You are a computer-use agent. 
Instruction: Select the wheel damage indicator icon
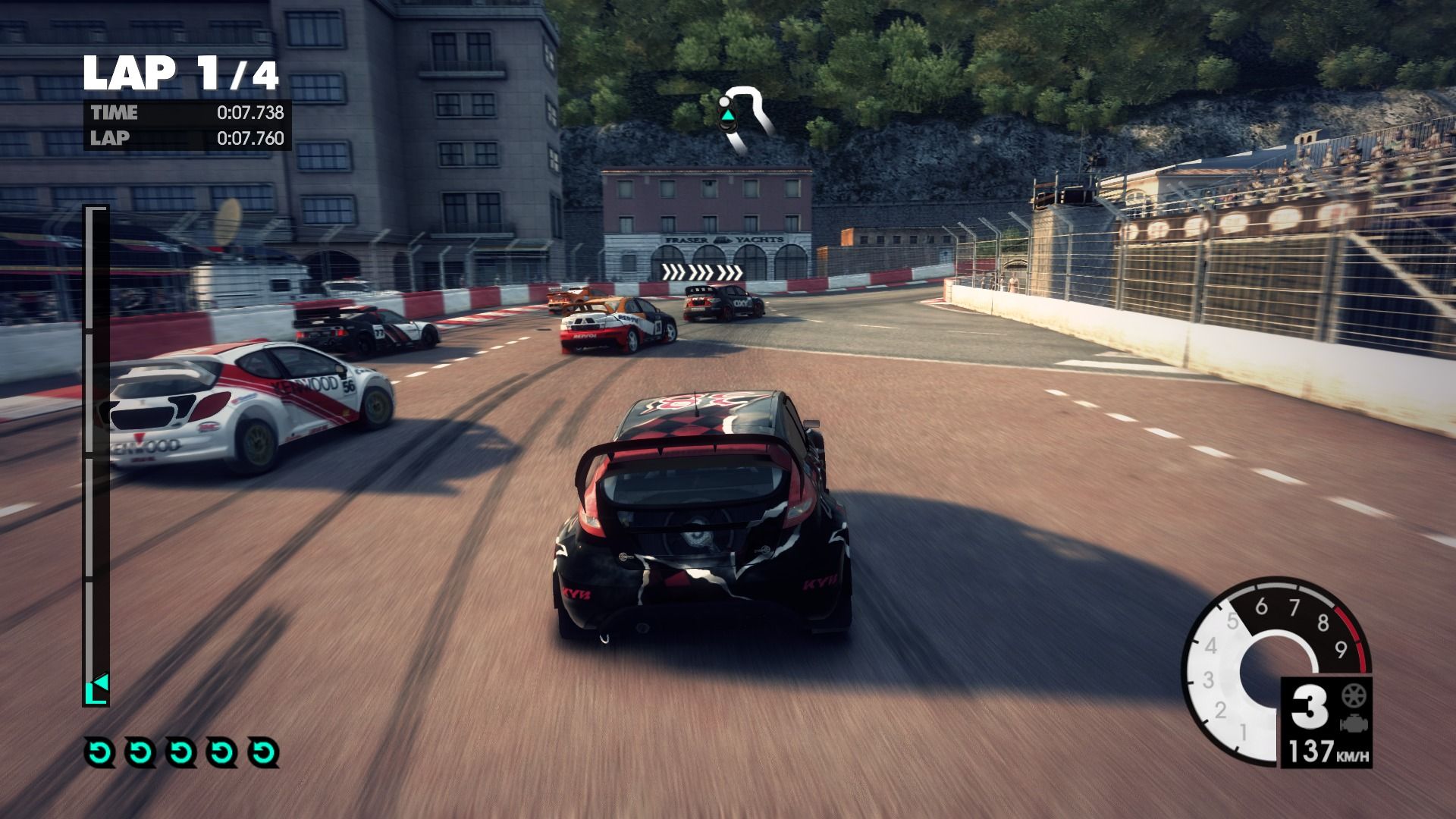click(x=1351, y=696)
